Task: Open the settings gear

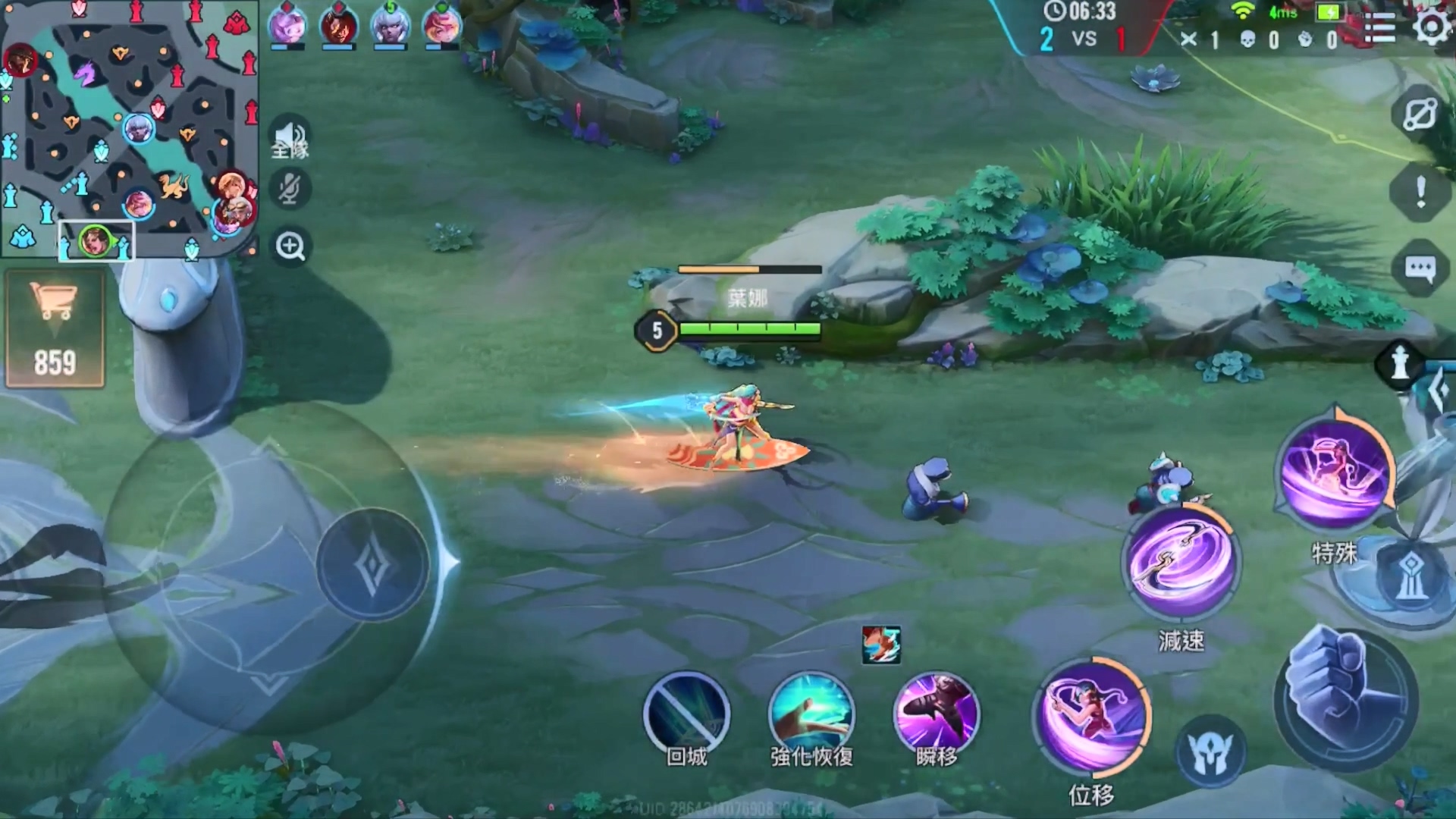Action: click(x=1432, y=28)
